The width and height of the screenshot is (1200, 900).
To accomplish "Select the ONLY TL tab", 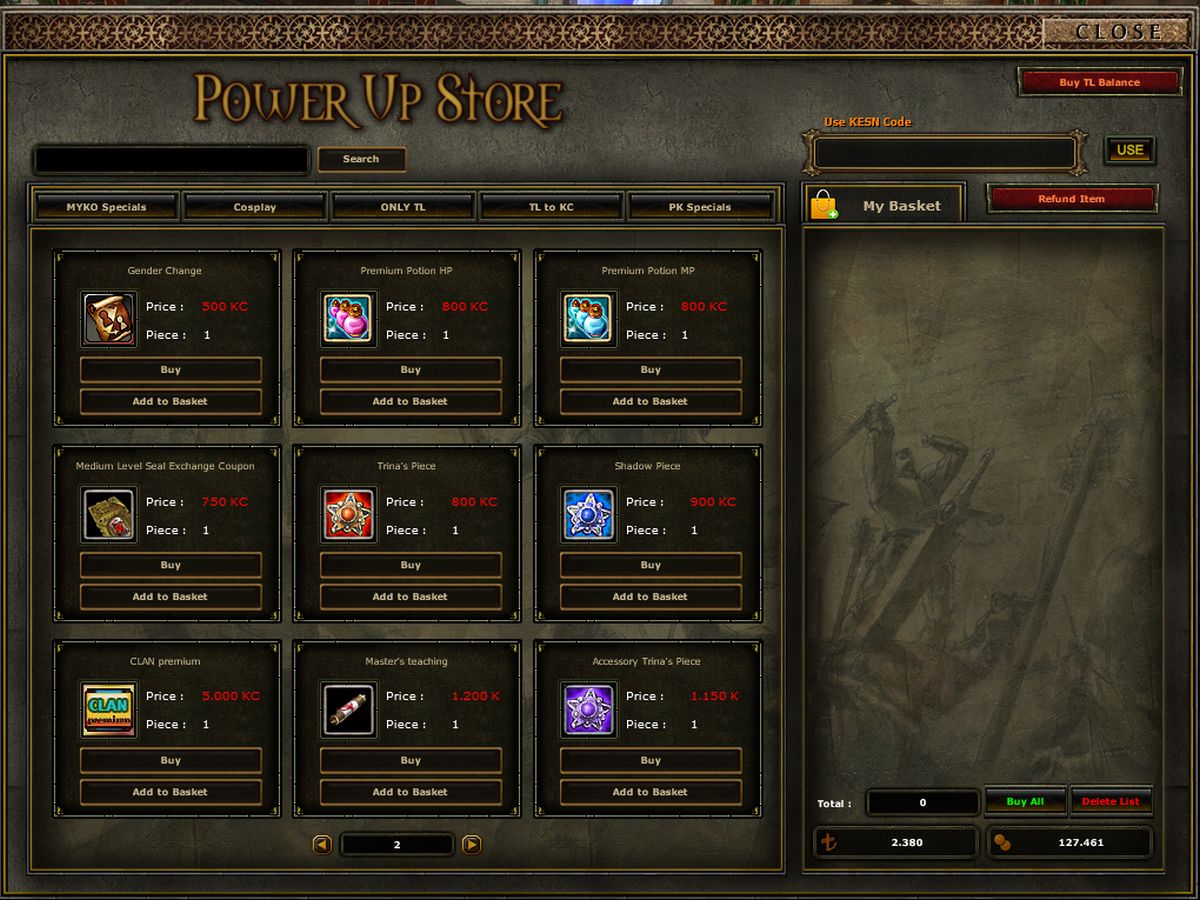I will [403, 207].
